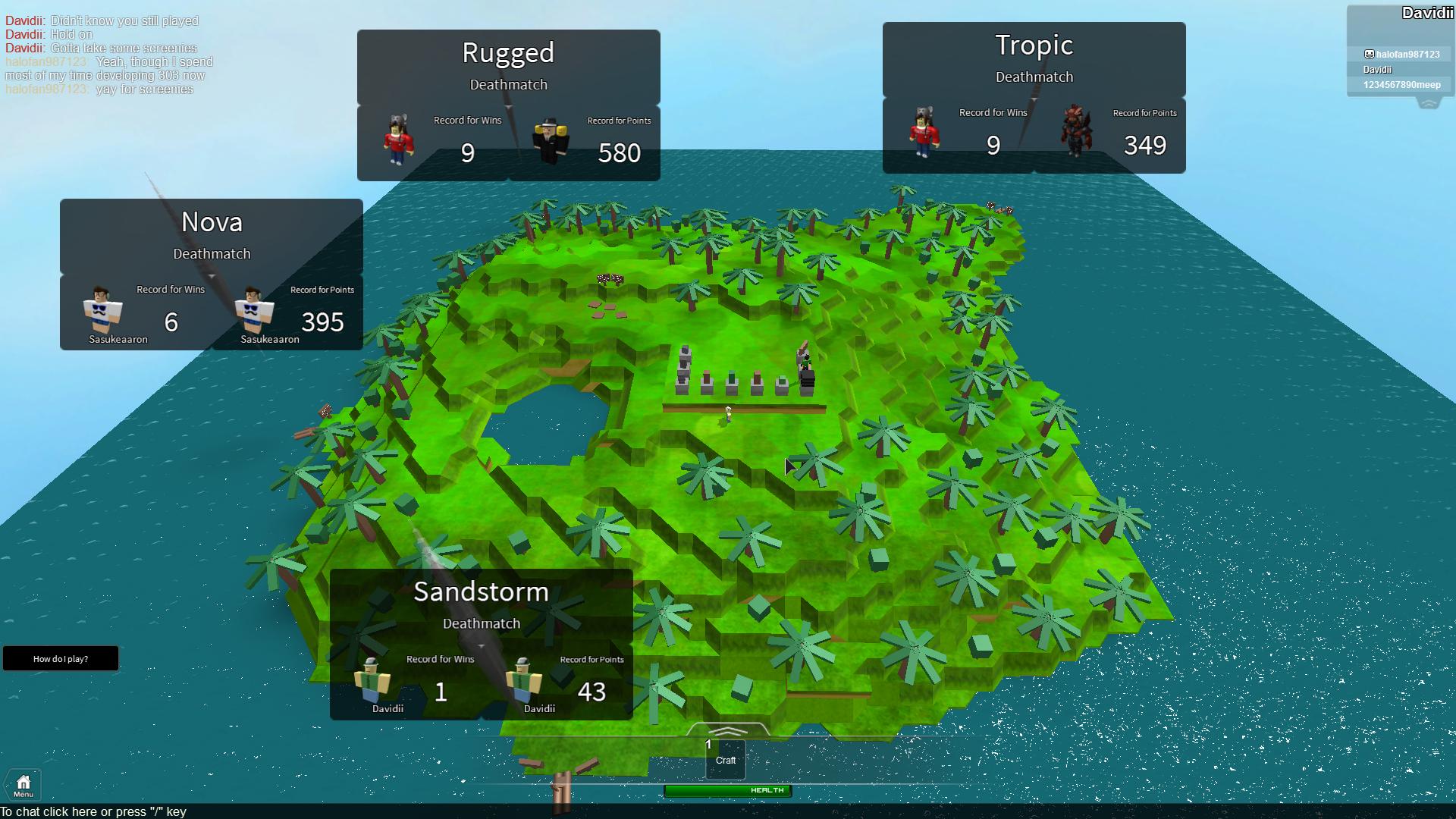Click the "How do I play?" button
This screenshot has width=1456, height=819.
point(61,659)
